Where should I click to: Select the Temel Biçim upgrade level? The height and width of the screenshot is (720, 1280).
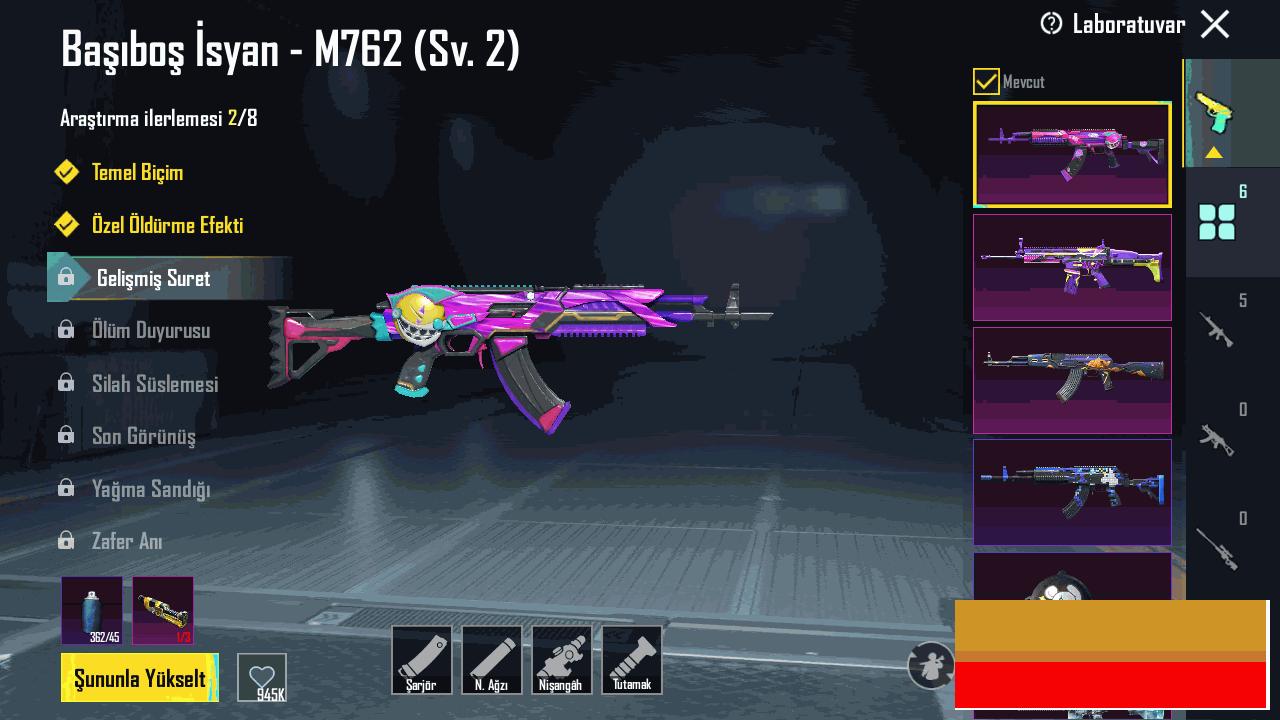pyautogui.click(x=137, y=172)
